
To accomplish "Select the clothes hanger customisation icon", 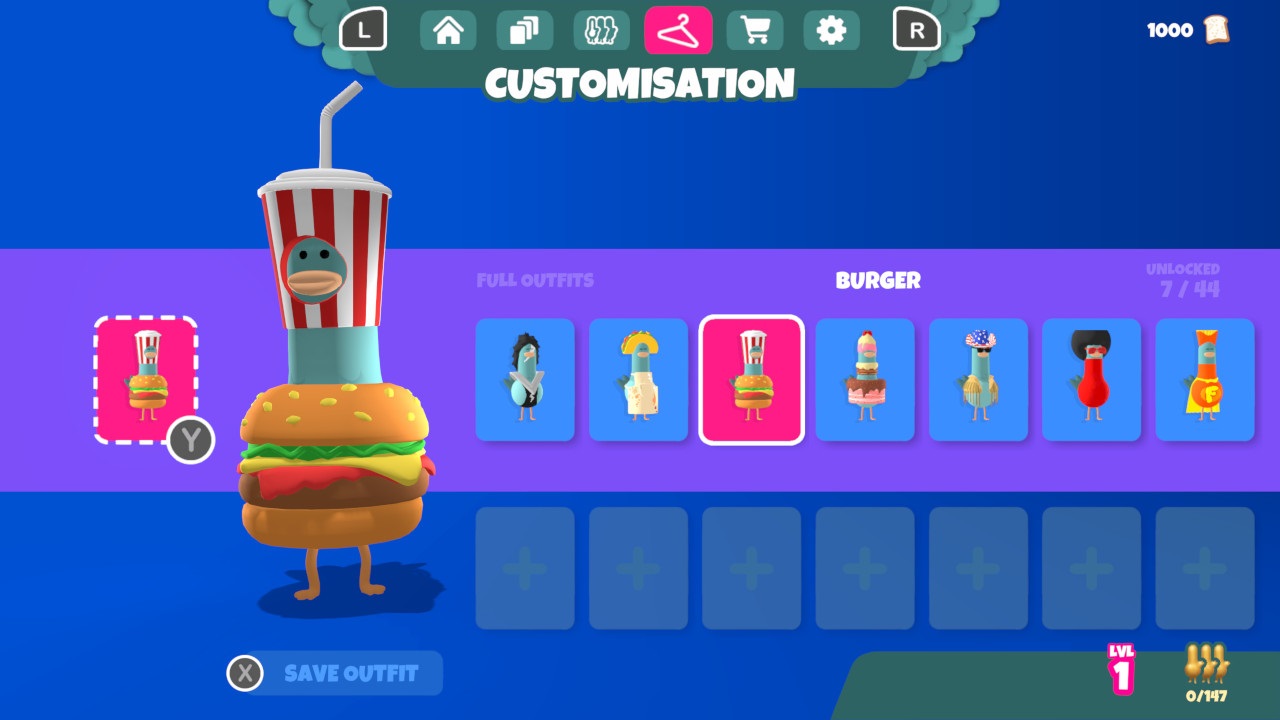I will point(678,30).
